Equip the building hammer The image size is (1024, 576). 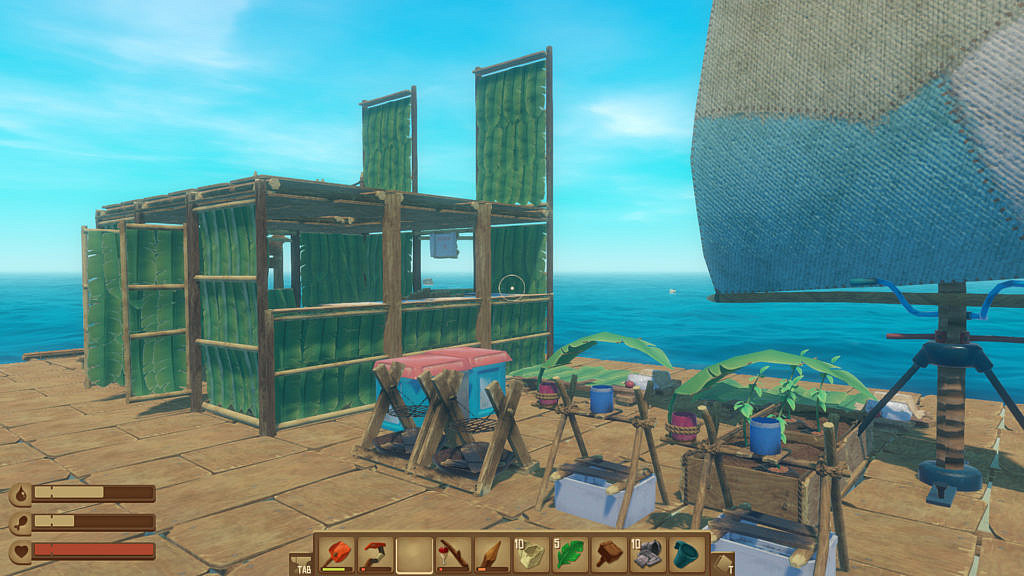[609, 555]
